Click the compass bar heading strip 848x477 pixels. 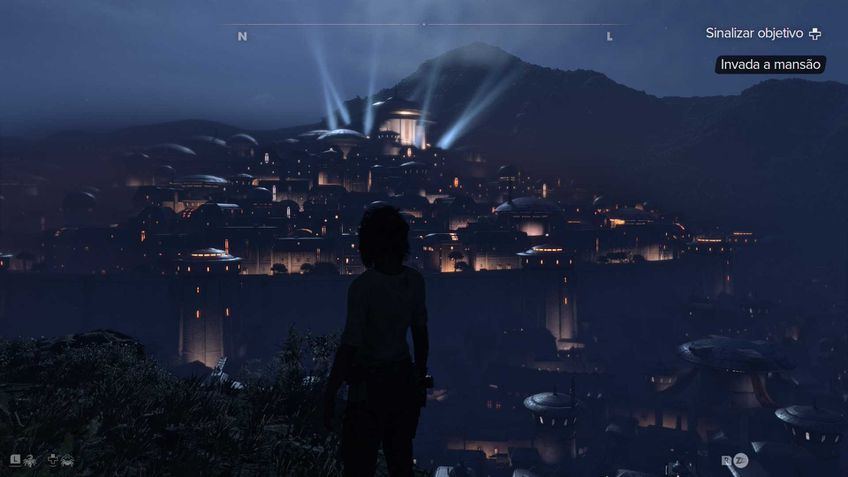point(424,24)
